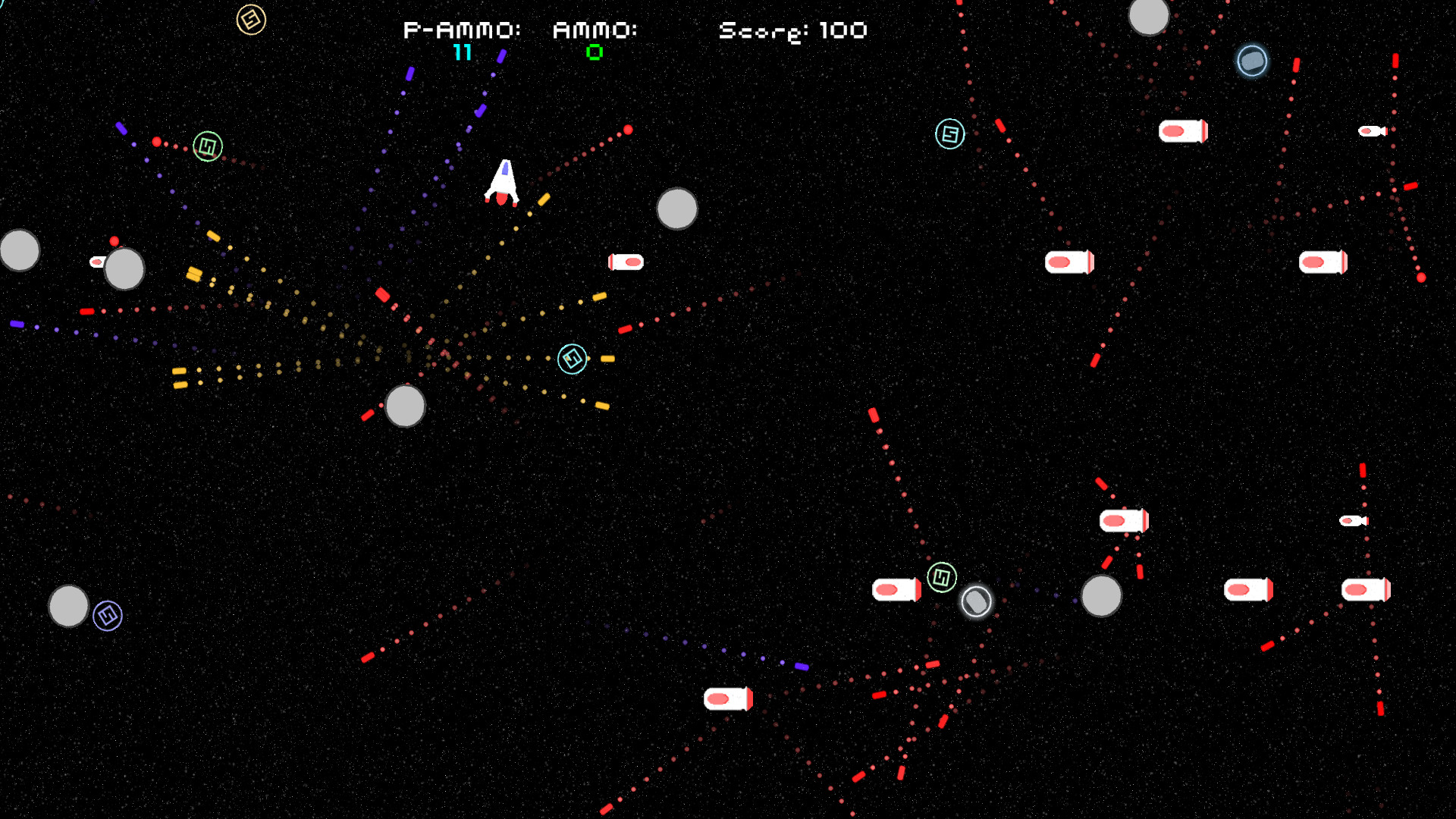This screenshot has width=1456, height=819.
Task: Click the cyan S power-up near top-right
Action: click(949, 134)
